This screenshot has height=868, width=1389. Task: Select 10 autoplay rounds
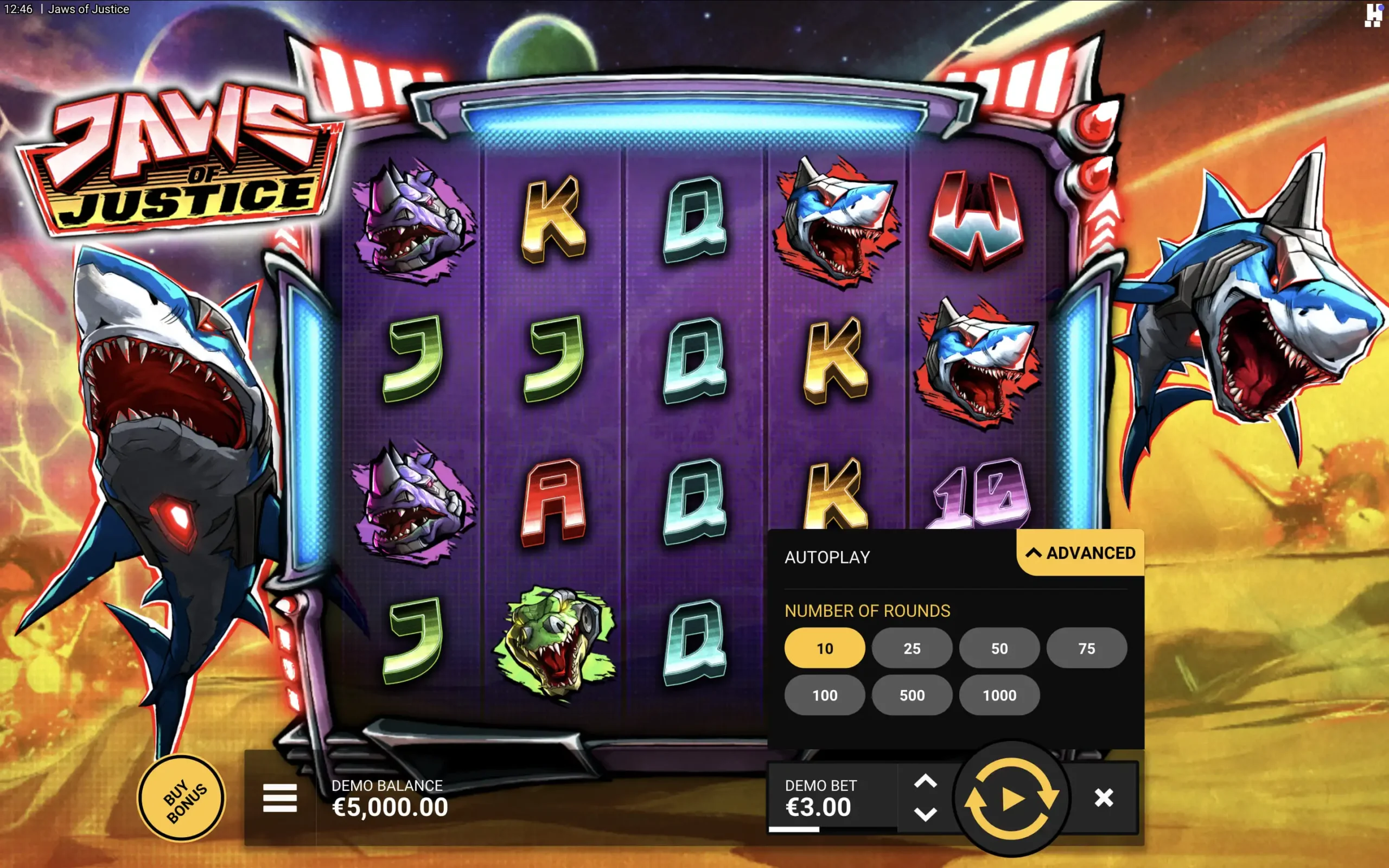825,648
